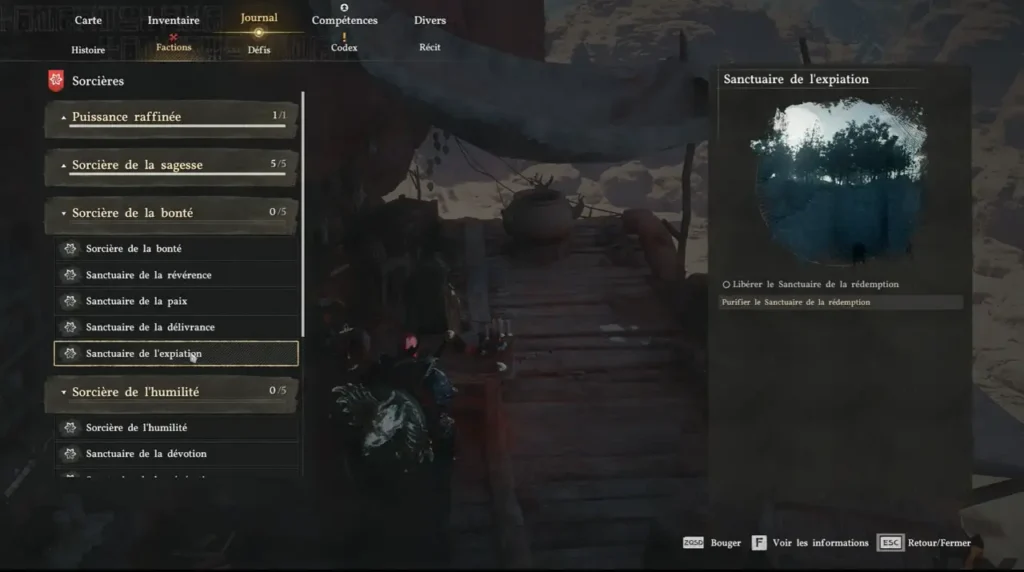This screenshot has width=1024, height=572.
Task: Click the Sanctuaire de l'expiation preview image
Action: pyautogui.click(x=838, y=180)
